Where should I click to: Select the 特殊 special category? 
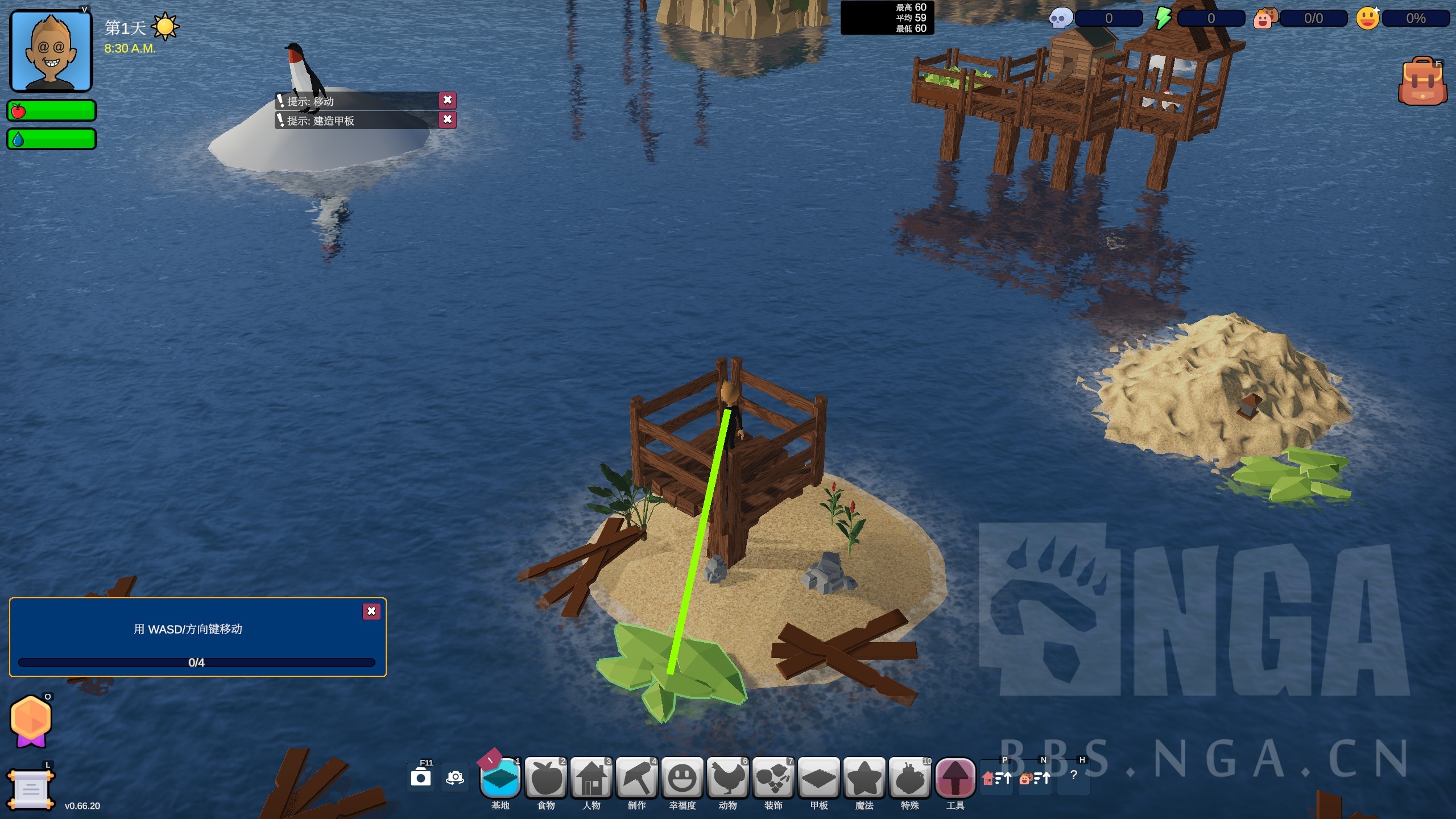(910, 777)
